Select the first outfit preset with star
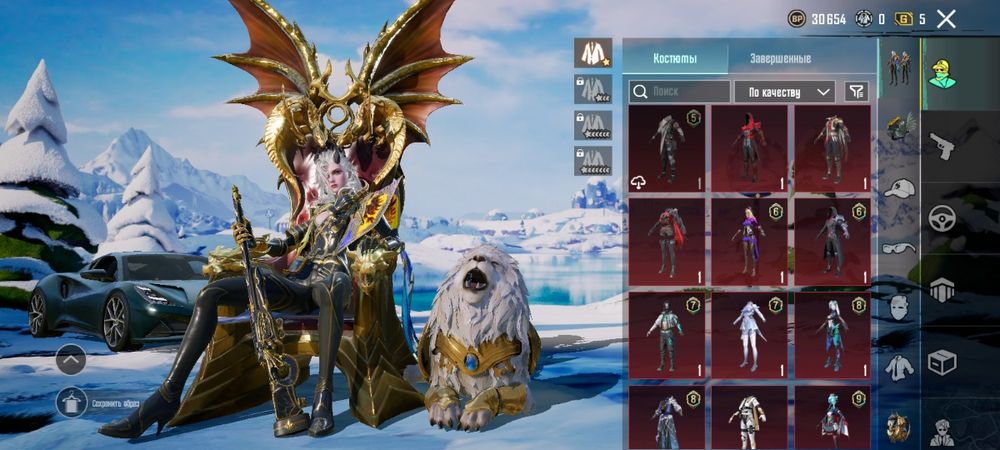The width and height of the screenshot is (1000, 450). pos(593,54)
